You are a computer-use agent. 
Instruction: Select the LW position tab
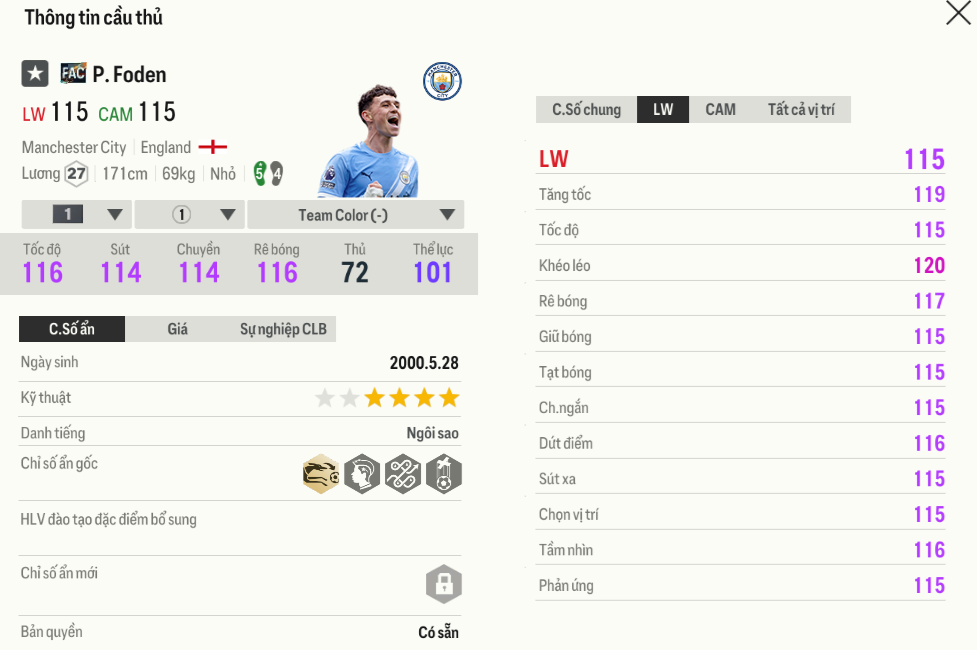click(663, 110)
